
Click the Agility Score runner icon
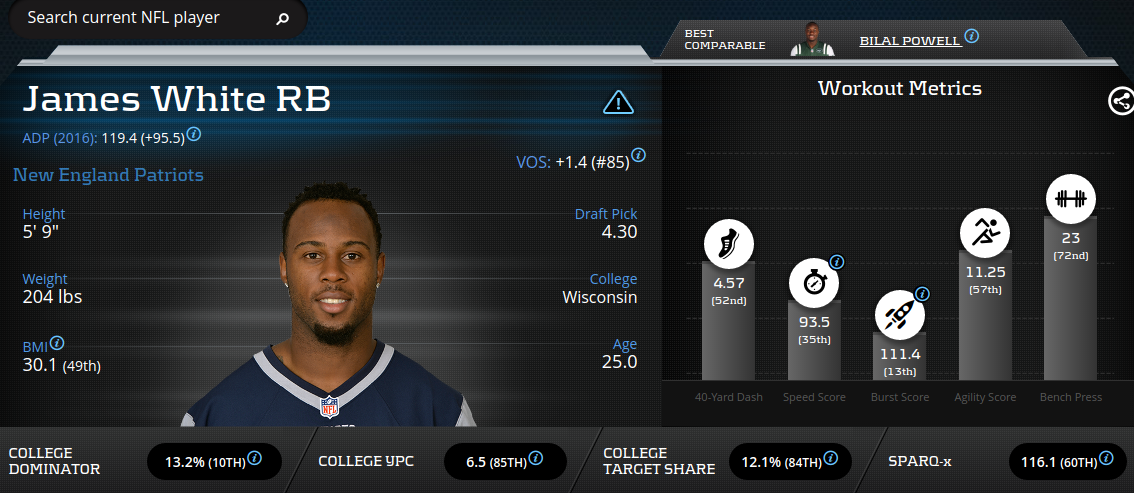(x=984, y=231)
